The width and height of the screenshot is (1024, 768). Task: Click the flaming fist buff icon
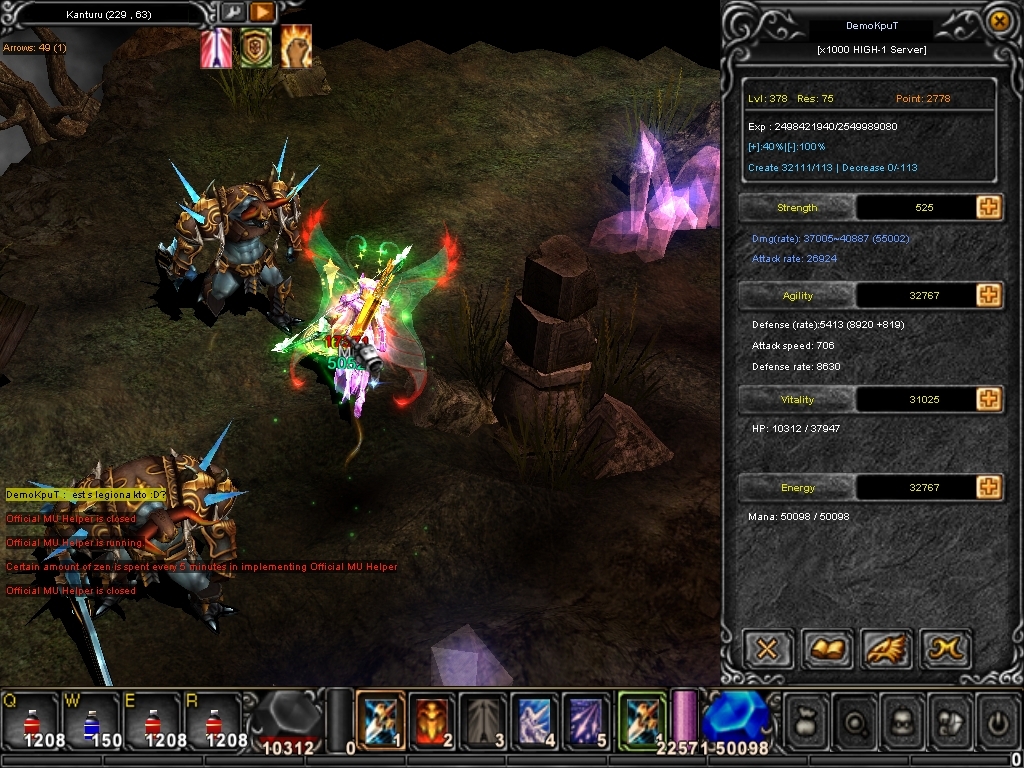click(x=295, y=47)
